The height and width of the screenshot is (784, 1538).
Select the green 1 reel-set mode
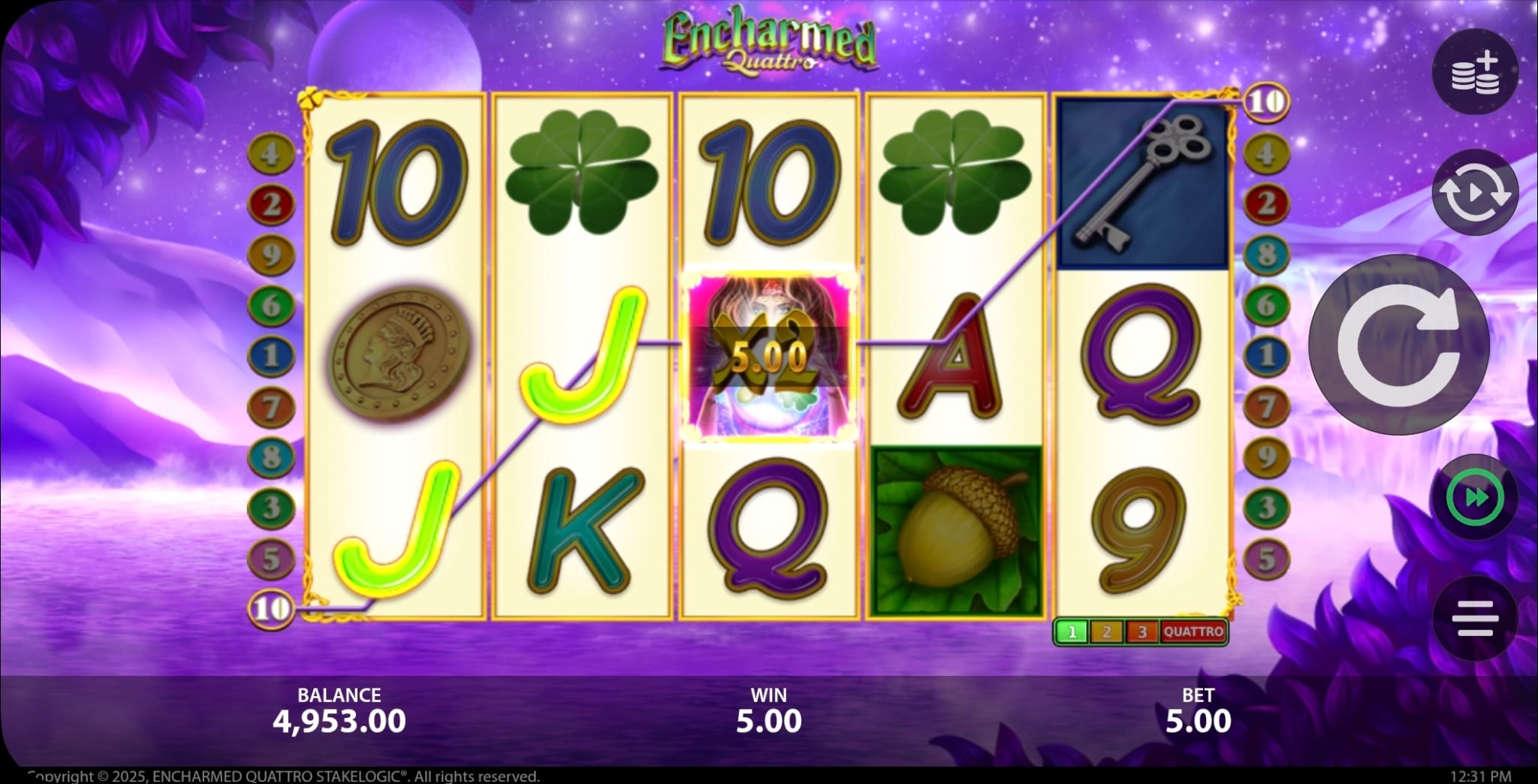click(x=1072, y=632)
